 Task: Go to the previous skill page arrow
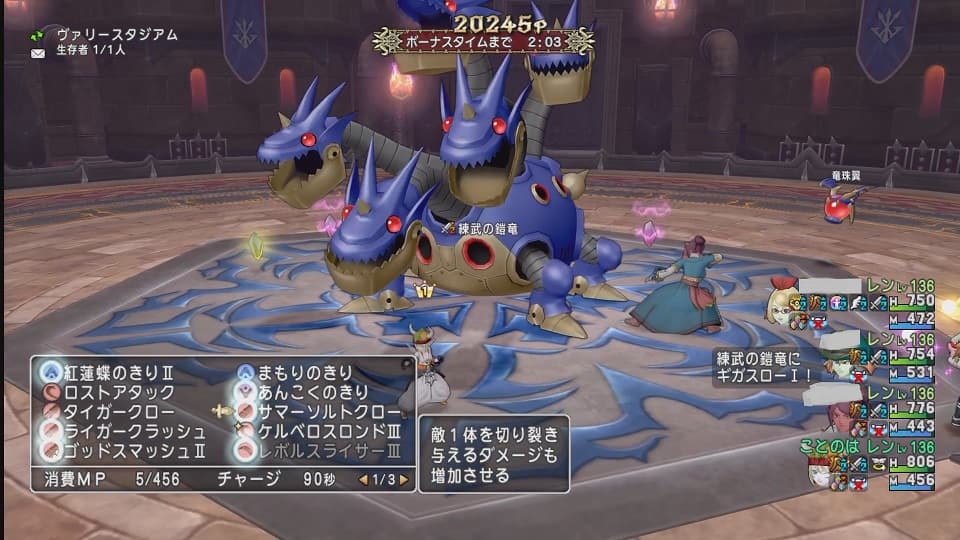tap(362, 479)
